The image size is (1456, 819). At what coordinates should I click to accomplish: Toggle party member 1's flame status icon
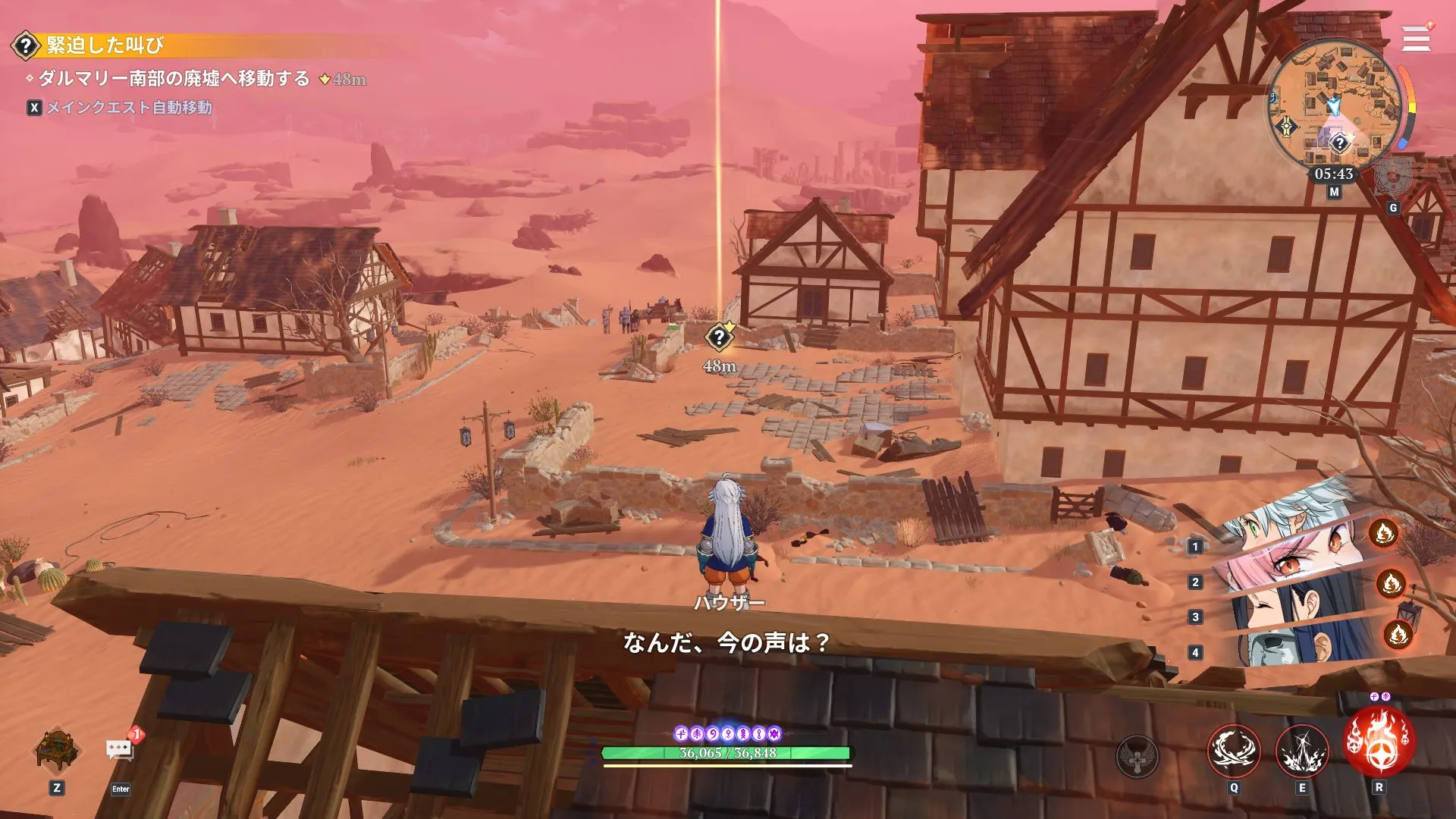click(x=1385, y=534)
